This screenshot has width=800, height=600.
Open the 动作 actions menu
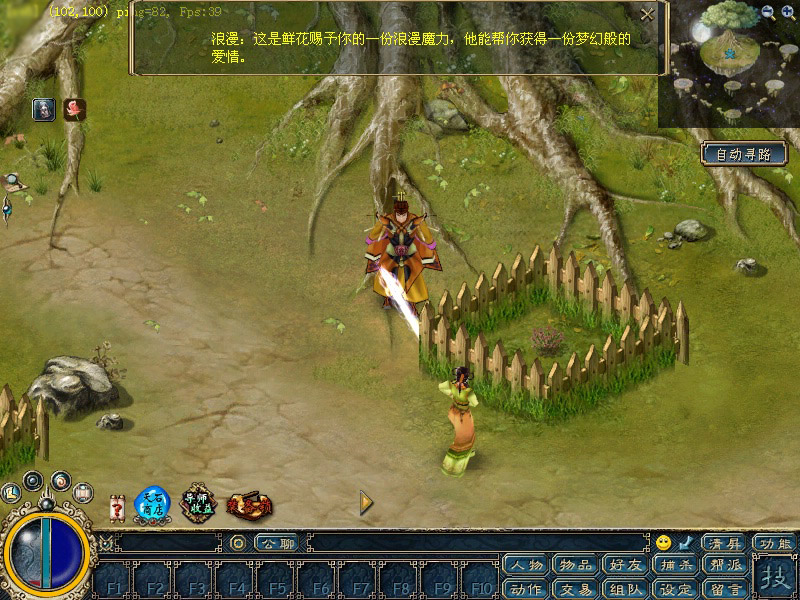tap(526, 589)
